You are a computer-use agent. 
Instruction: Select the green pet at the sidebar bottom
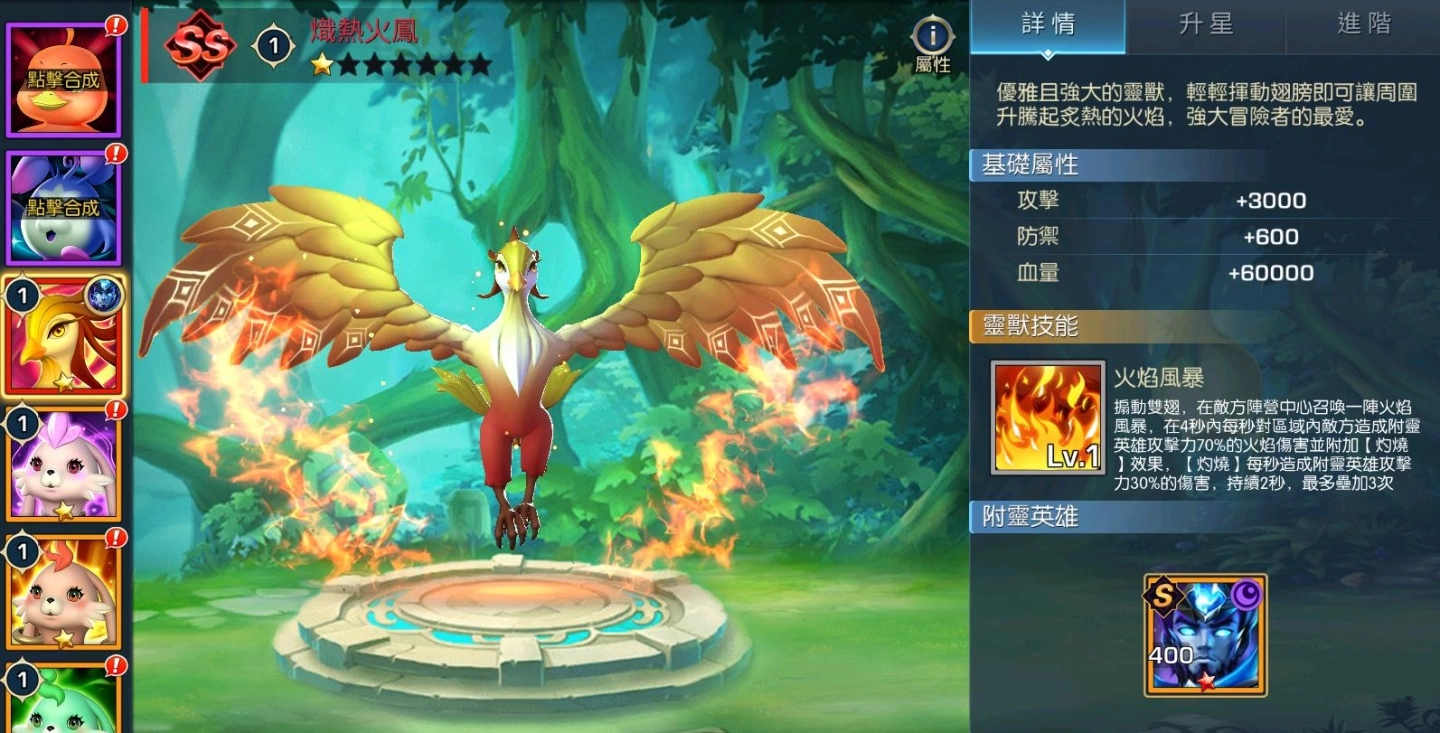pos(64,710)
